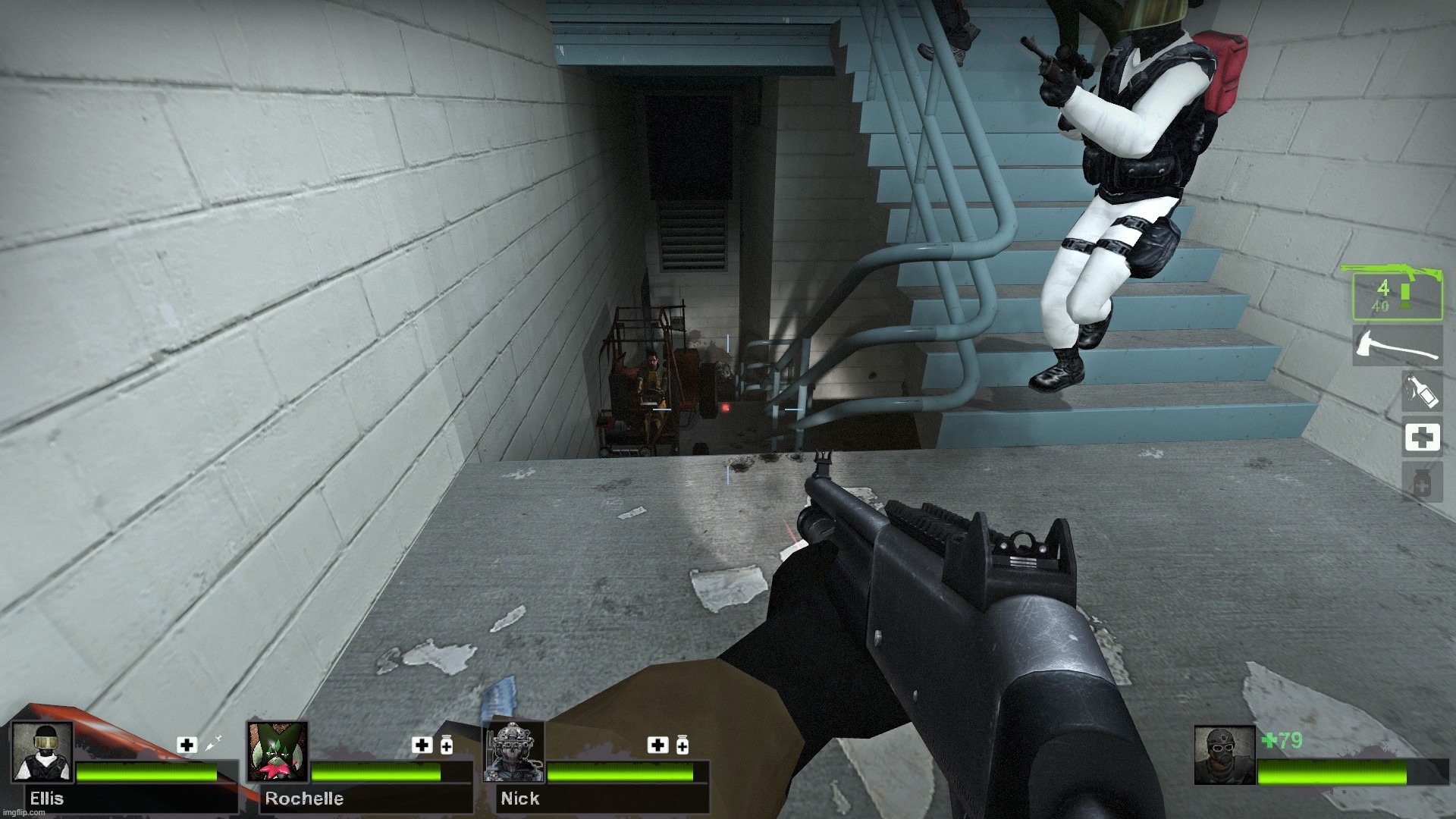The width and height of the screenshot is (1456, 819).
Task: Click Rochelle's pain pills icon
Action: click(447, 745)
